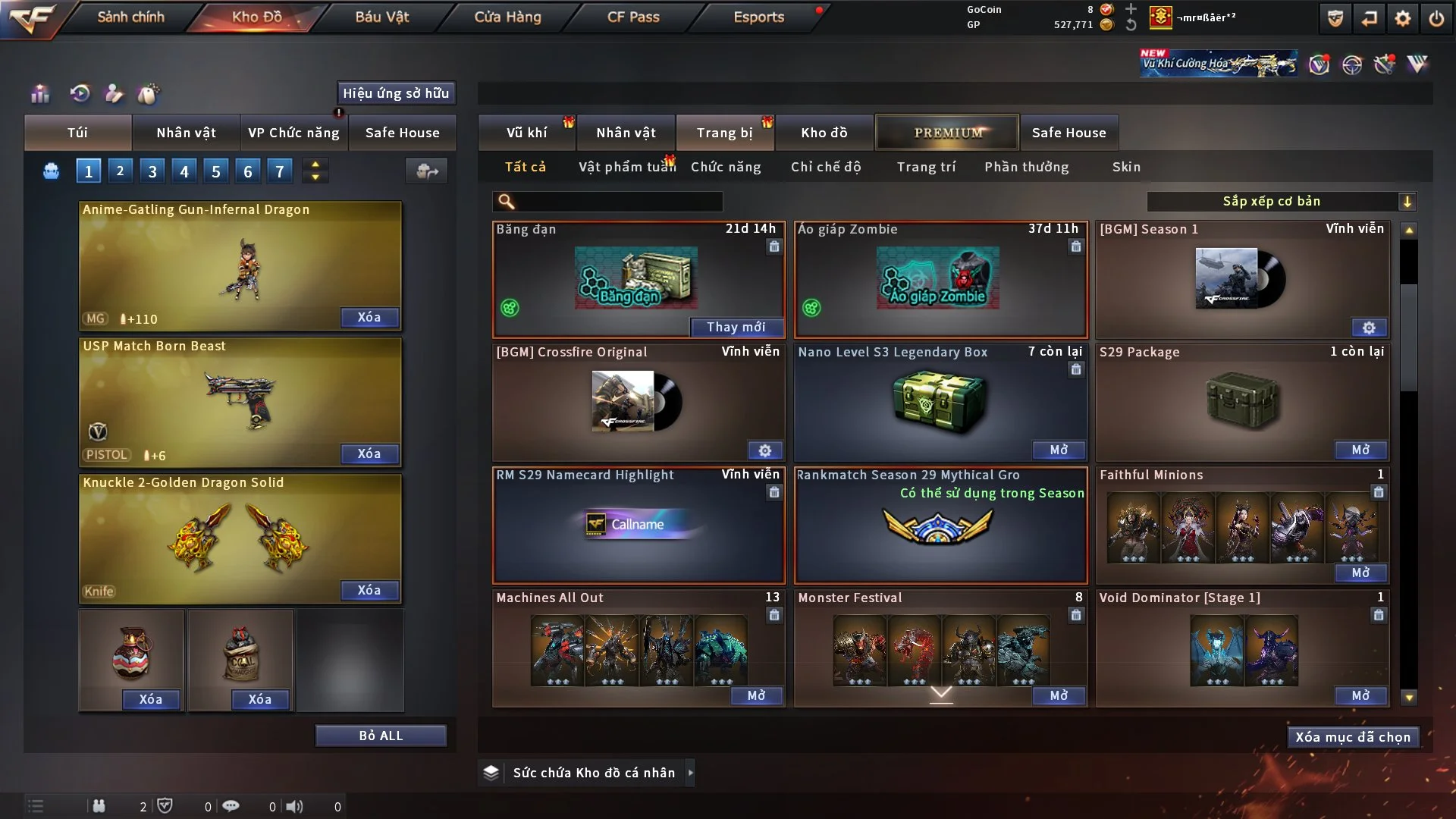Switch to bag slot 3
This screenshot has height=819, width=1456.
152,171
